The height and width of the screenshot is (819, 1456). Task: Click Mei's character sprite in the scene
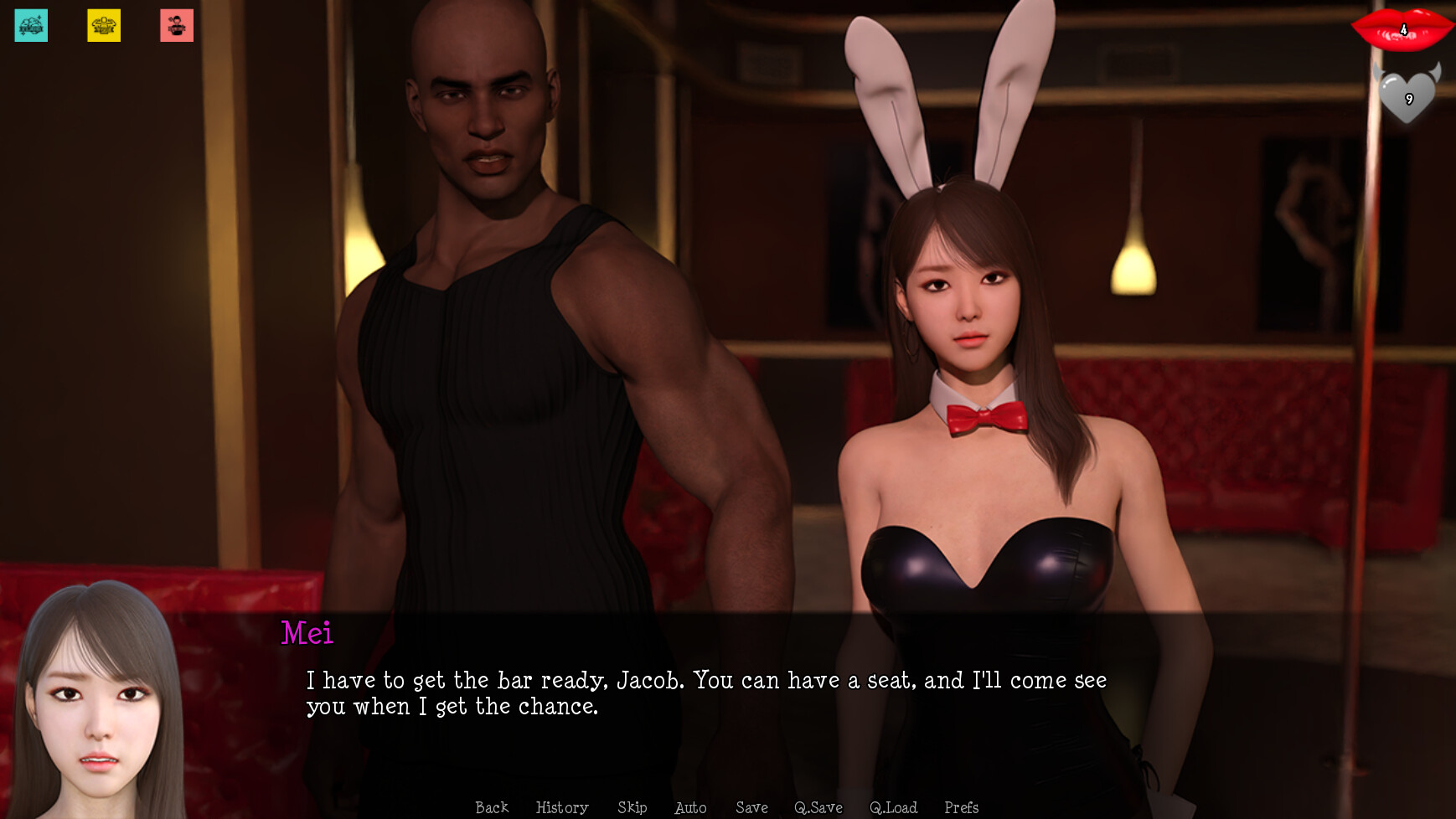click(x=972, y=461)
